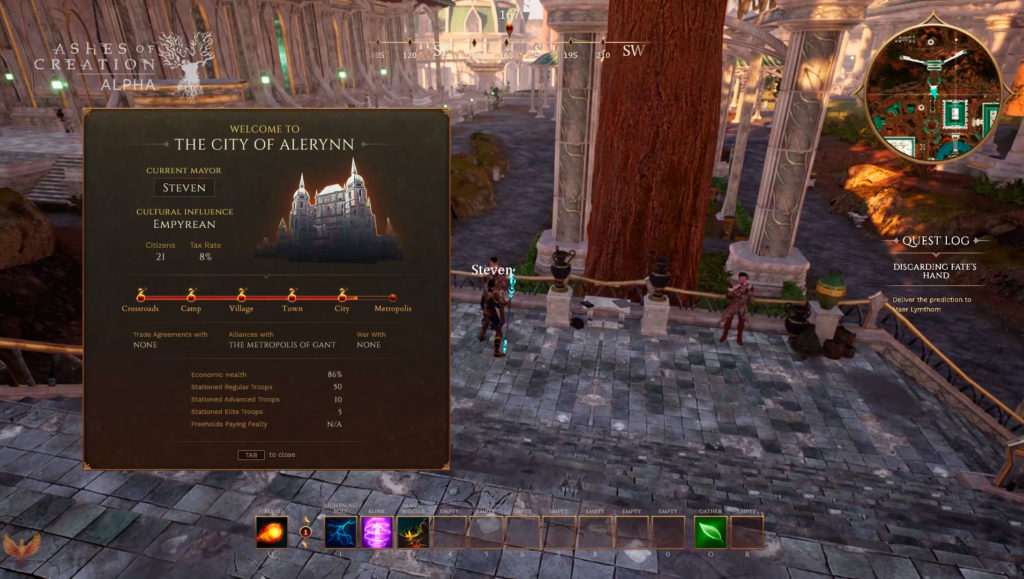Select the Town stage node

pyautogui.click(x=292, y=297)
